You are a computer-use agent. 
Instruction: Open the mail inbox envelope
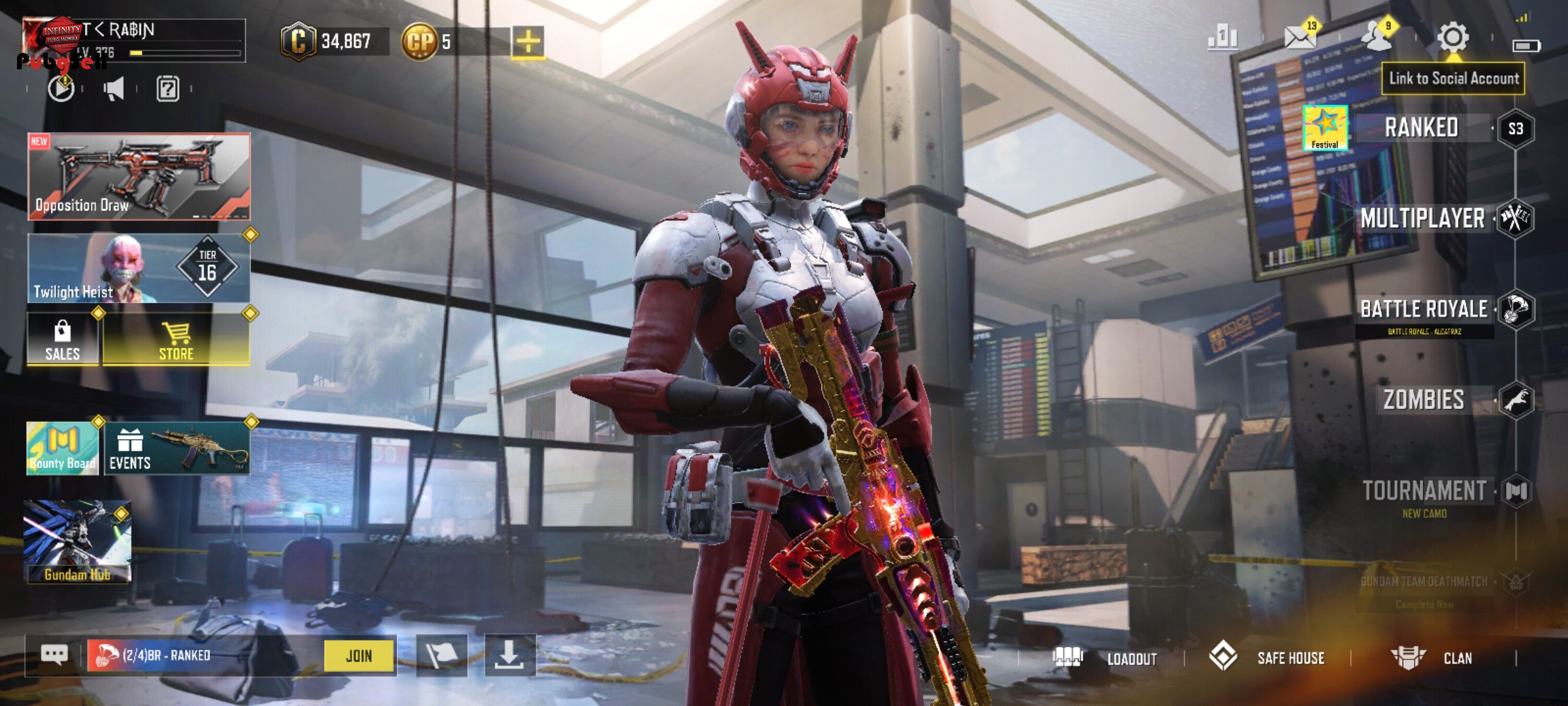(1299, 37)
